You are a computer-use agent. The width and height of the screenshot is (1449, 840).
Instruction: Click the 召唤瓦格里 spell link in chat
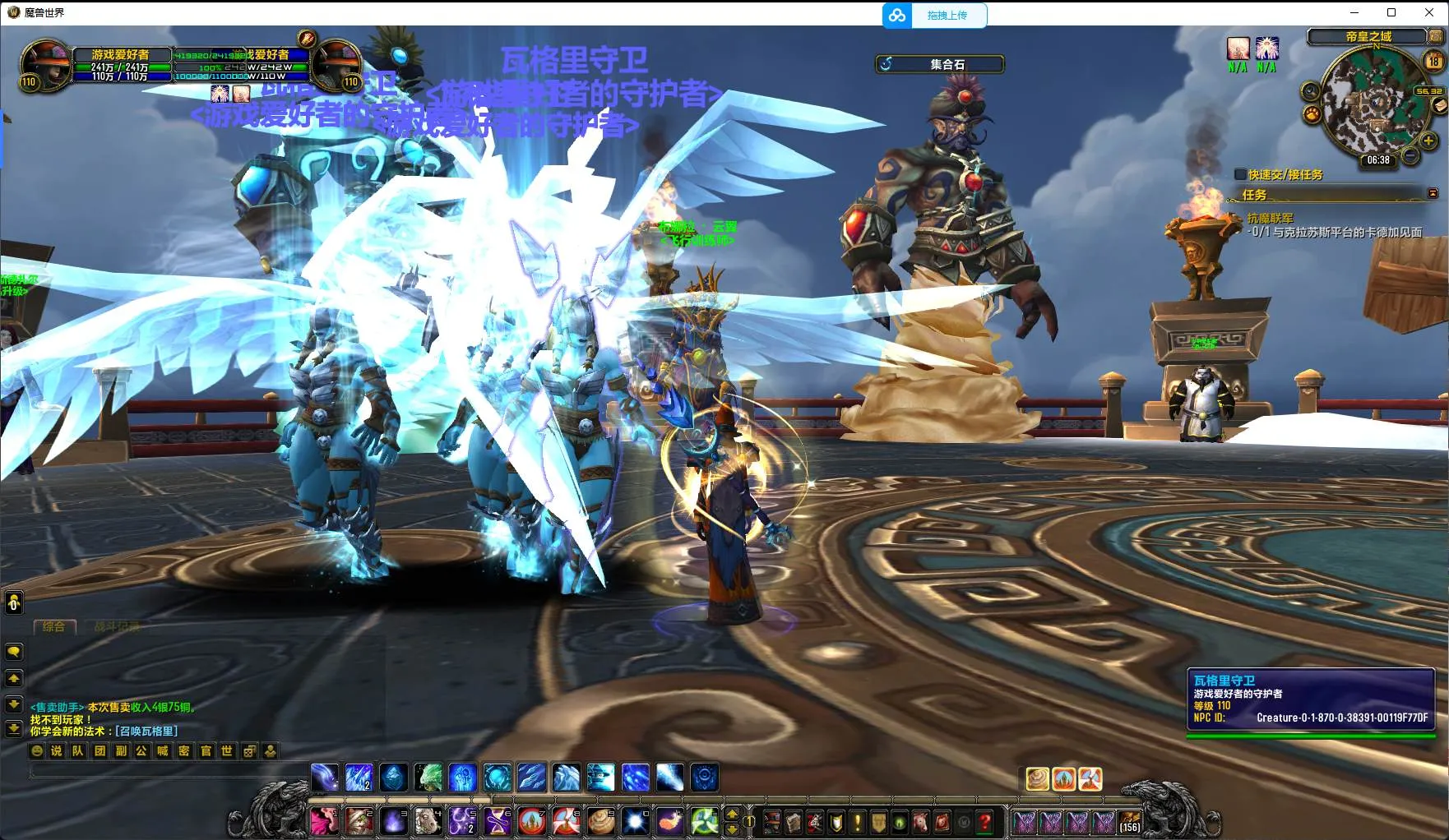coord(146,731)
